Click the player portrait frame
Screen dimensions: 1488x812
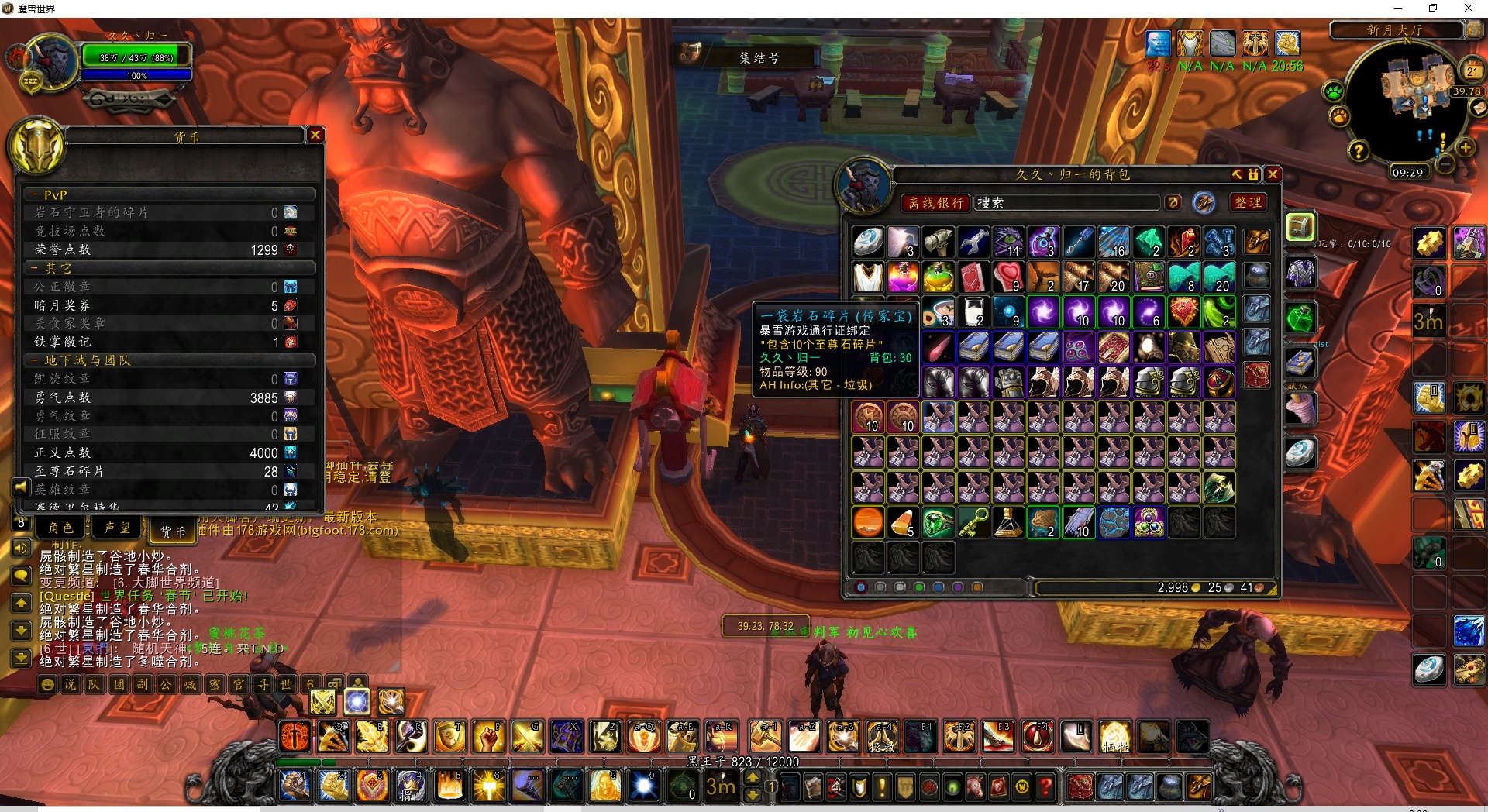click(x=52, y=62)
